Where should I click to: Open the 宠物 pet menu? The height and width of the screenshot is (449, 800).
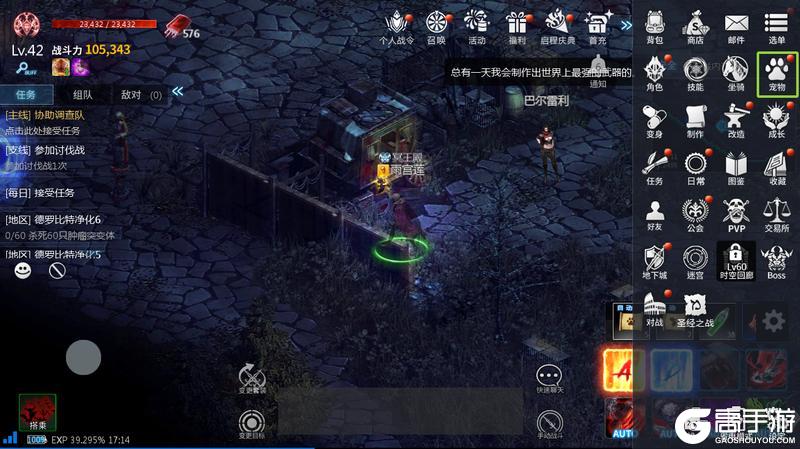pyautogui.click(x=776, y=72)
